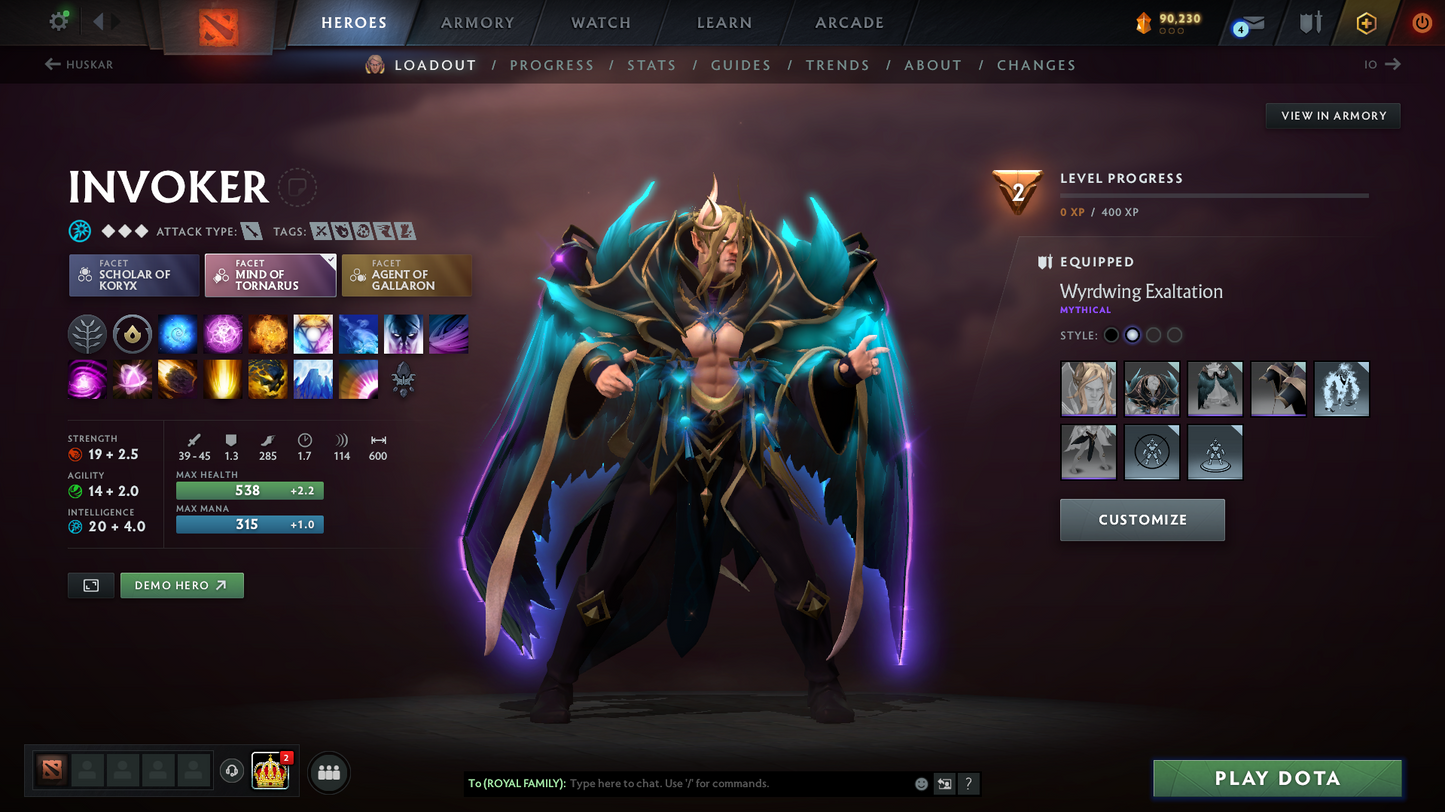Switch to the Watch tab
The height and width of the screenshot is (812, 1445).
pyautogui.click(x=600, y=23)
